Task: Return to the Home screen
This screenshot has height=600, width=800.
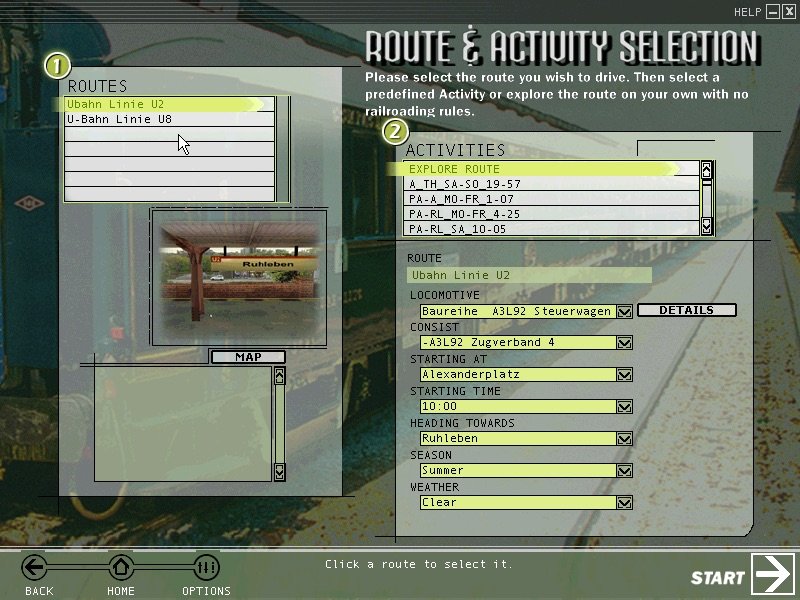Action: [x=121, y=570]
